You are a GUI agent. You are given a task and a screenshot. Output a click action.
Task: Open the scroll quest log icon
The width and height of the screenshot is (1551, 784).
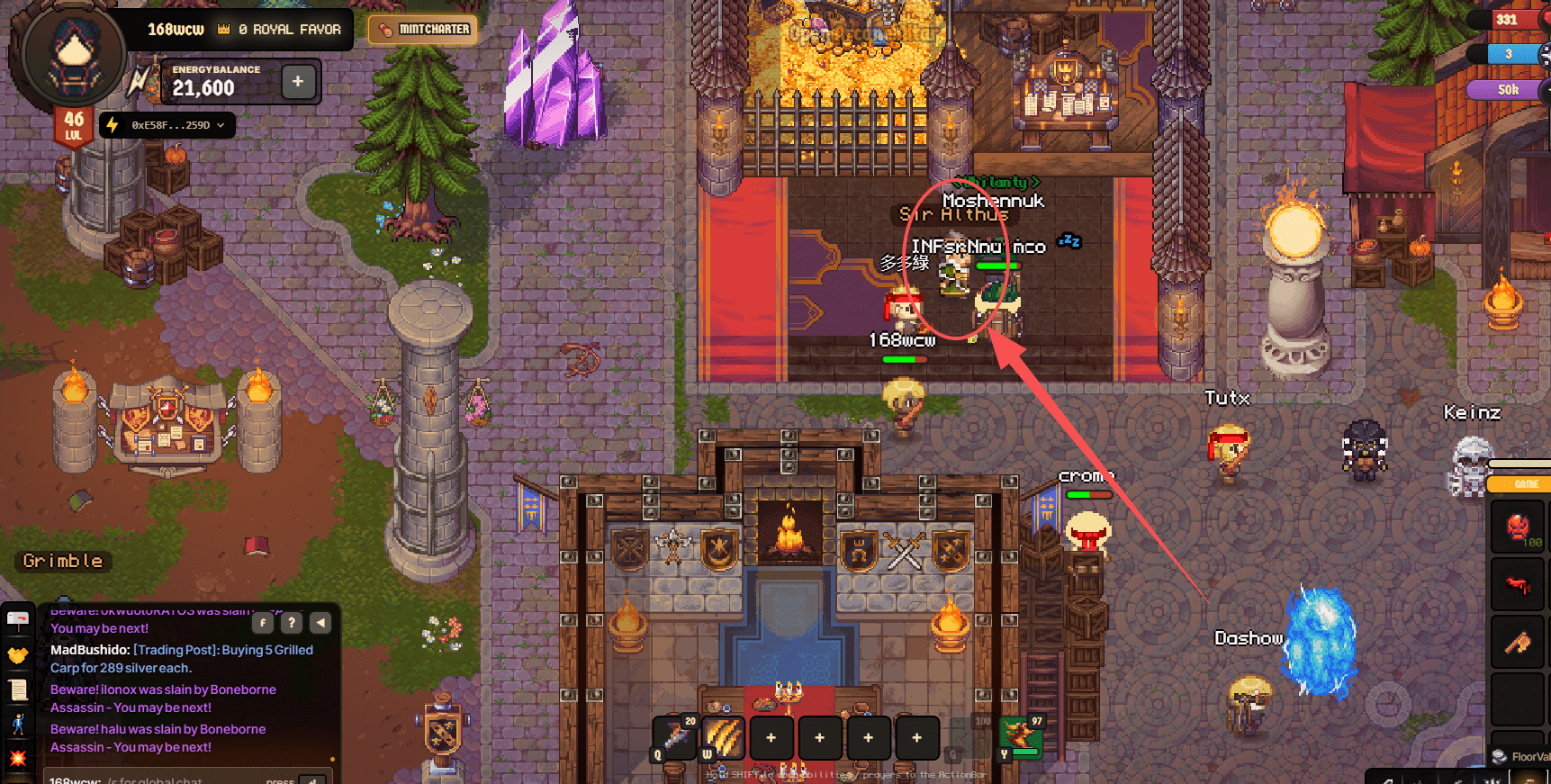click(x=18, y=689)
